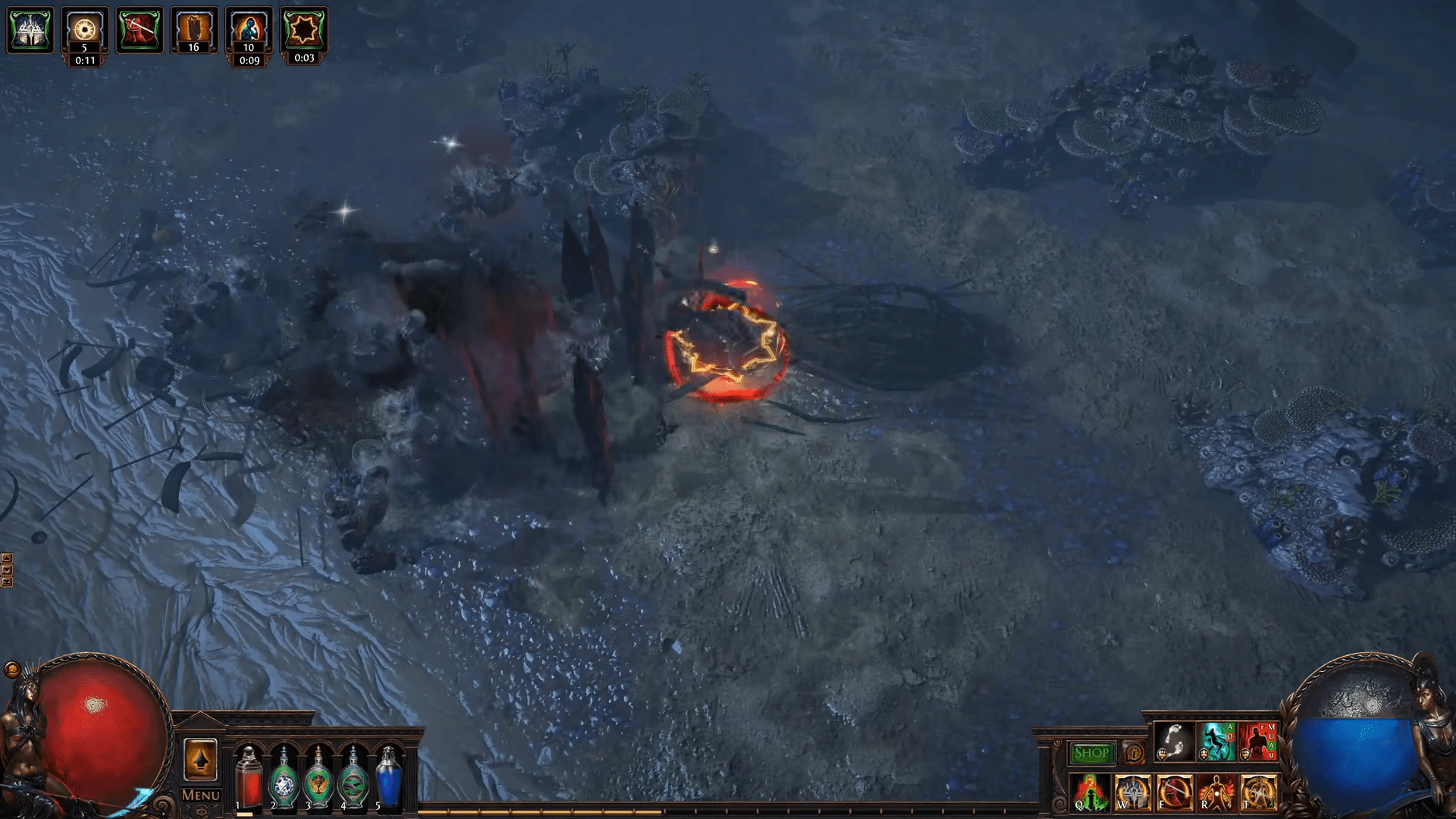Click the glowing eye buff icon

[85, 30]
